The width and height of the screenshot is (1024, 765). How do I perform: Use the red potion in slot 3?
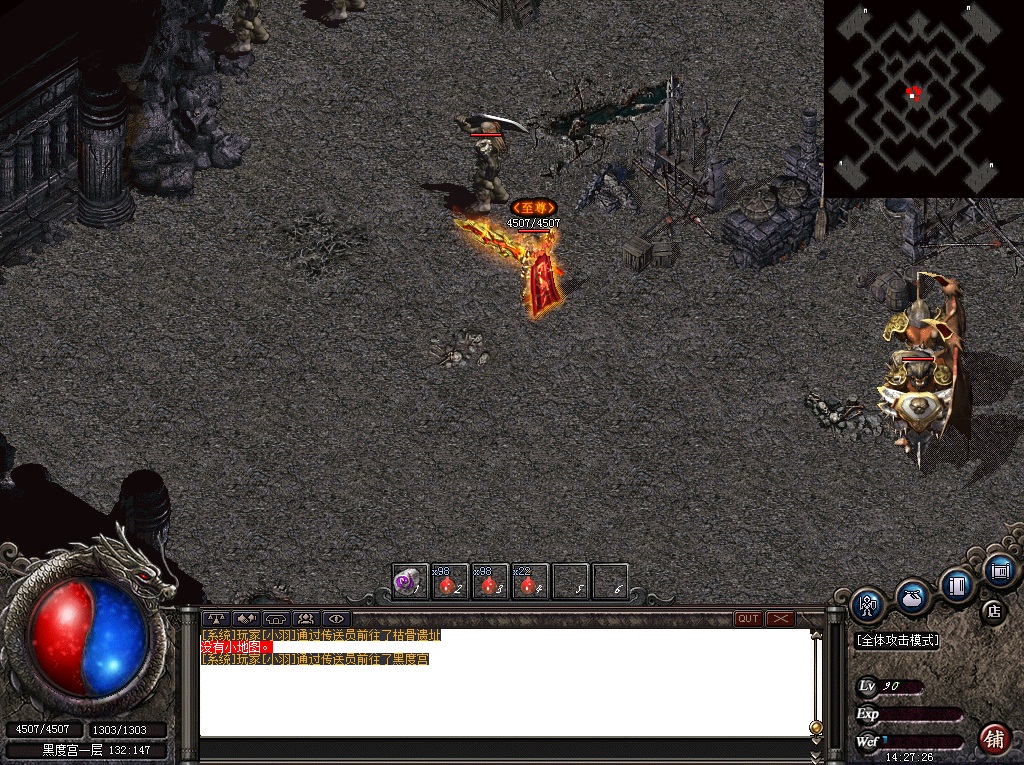pos(490,582)
